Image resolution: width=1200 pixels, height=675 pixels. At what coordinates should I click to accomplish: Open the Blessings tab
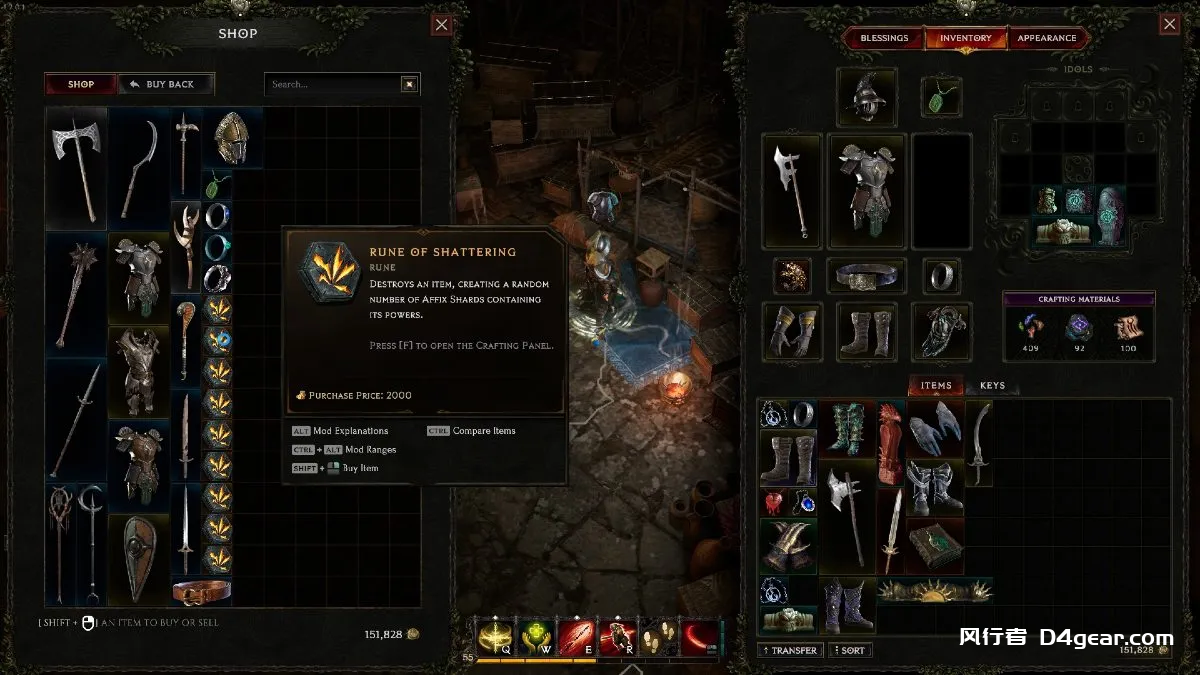[x=884, y=38]
